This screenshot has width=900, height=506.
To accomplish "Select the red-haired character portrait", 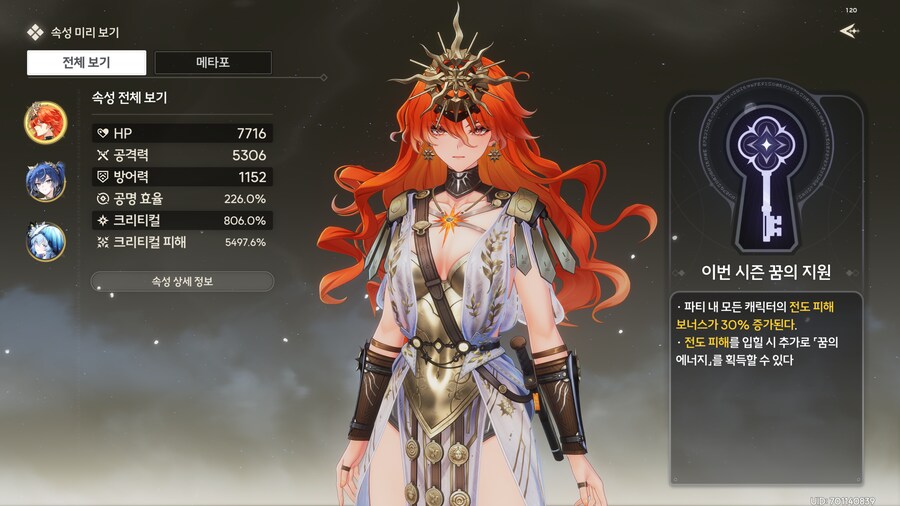I will point(45,122).
